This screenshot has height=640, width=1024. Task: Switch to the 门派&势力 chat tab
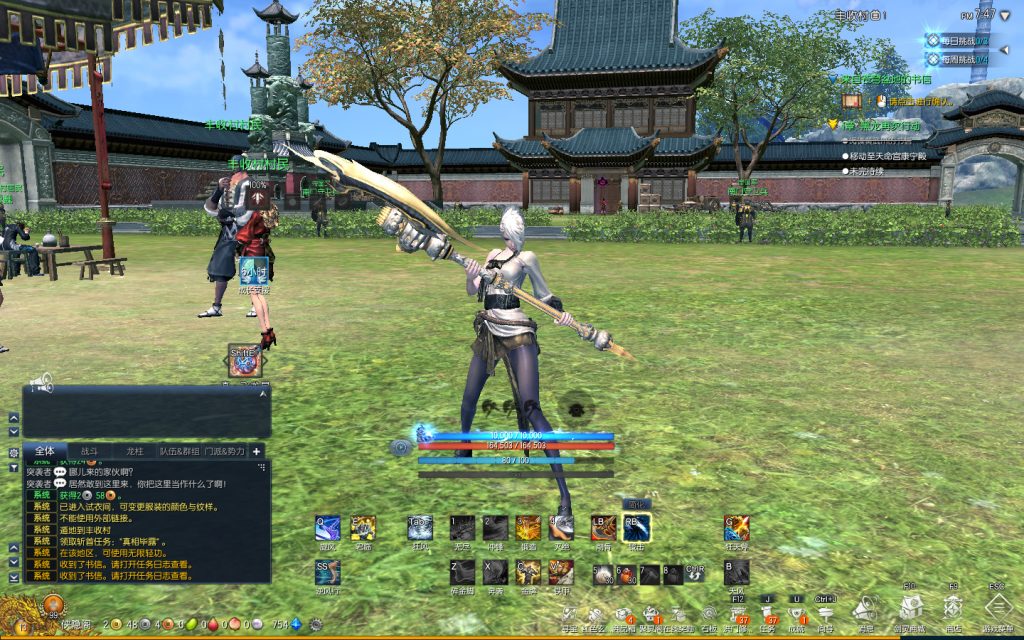226,451
